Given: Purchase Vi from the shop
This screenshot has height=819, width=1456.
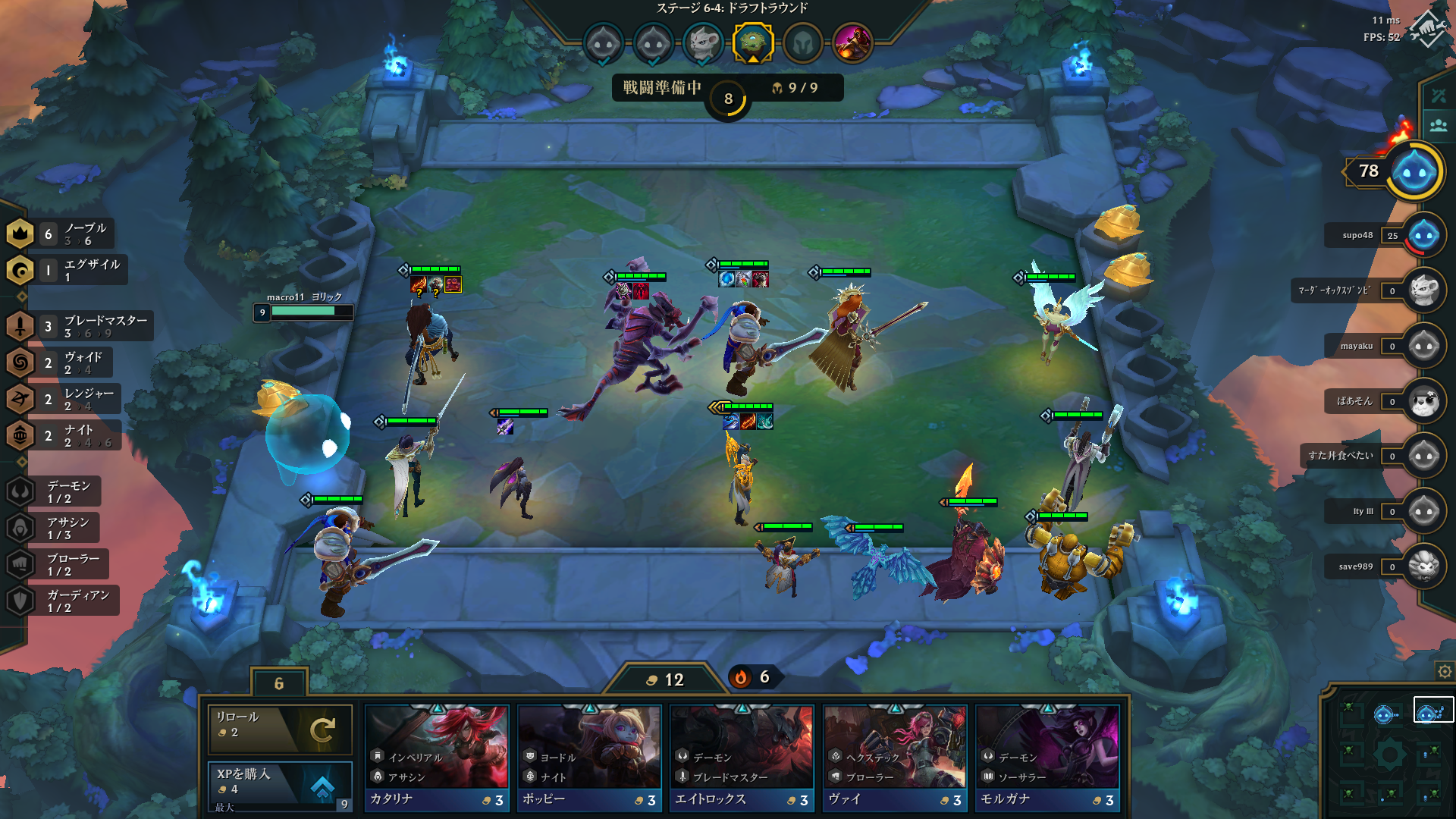Looking at the screenshot, I should 895,758.
